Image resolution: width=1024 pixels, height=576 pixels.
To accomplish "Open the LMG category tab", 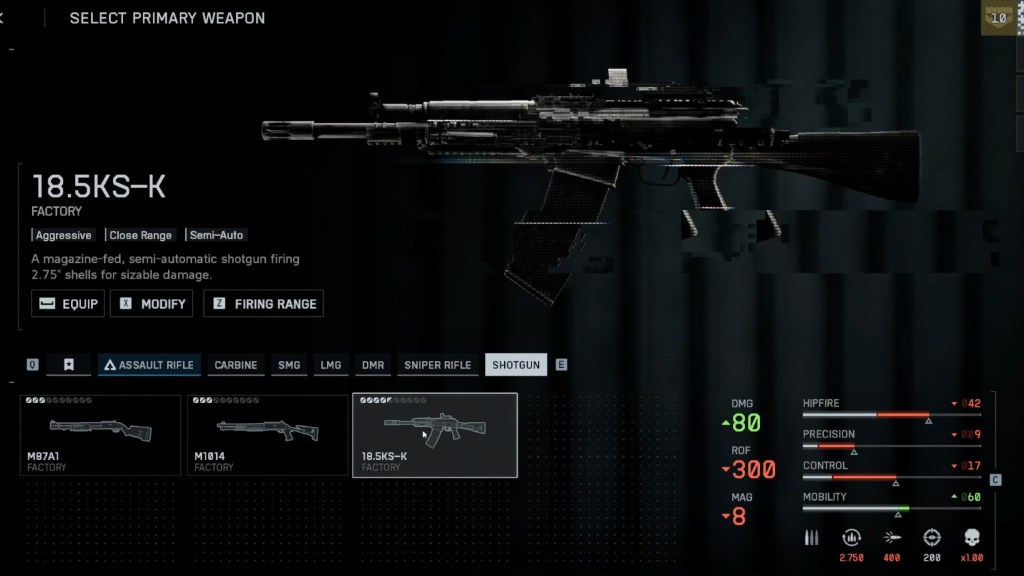I will [331, 365].
